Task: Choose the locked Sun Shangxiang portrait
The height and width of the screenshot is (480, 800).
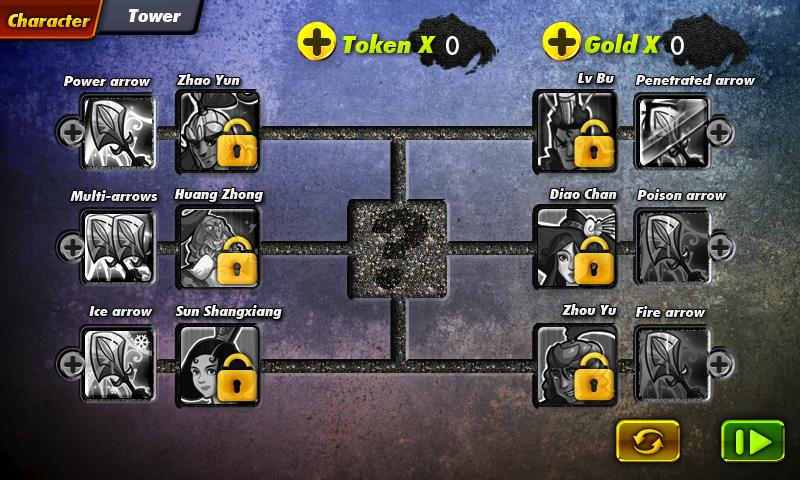Action: 217,364
